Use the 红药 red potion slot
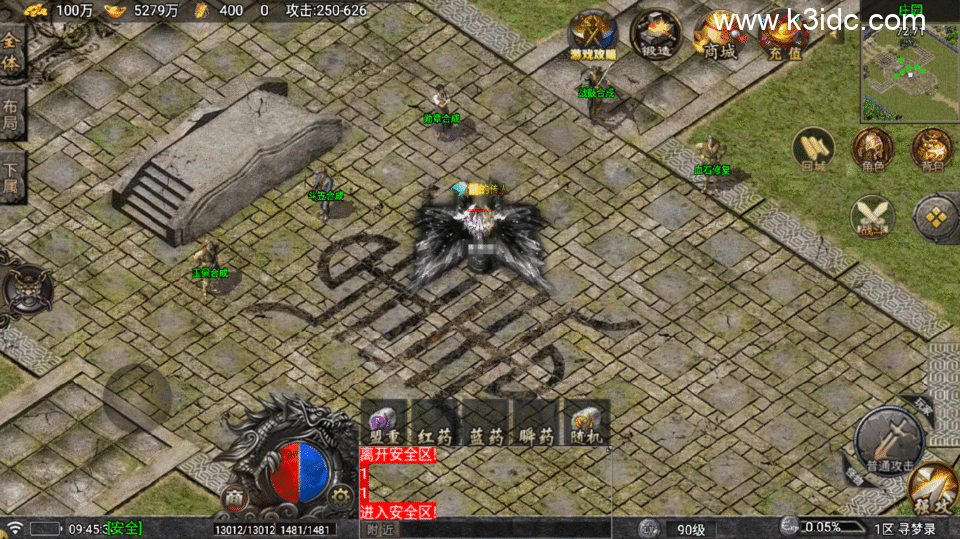The width and height of the screenshot is (960, 539). [x=435, y=422]
